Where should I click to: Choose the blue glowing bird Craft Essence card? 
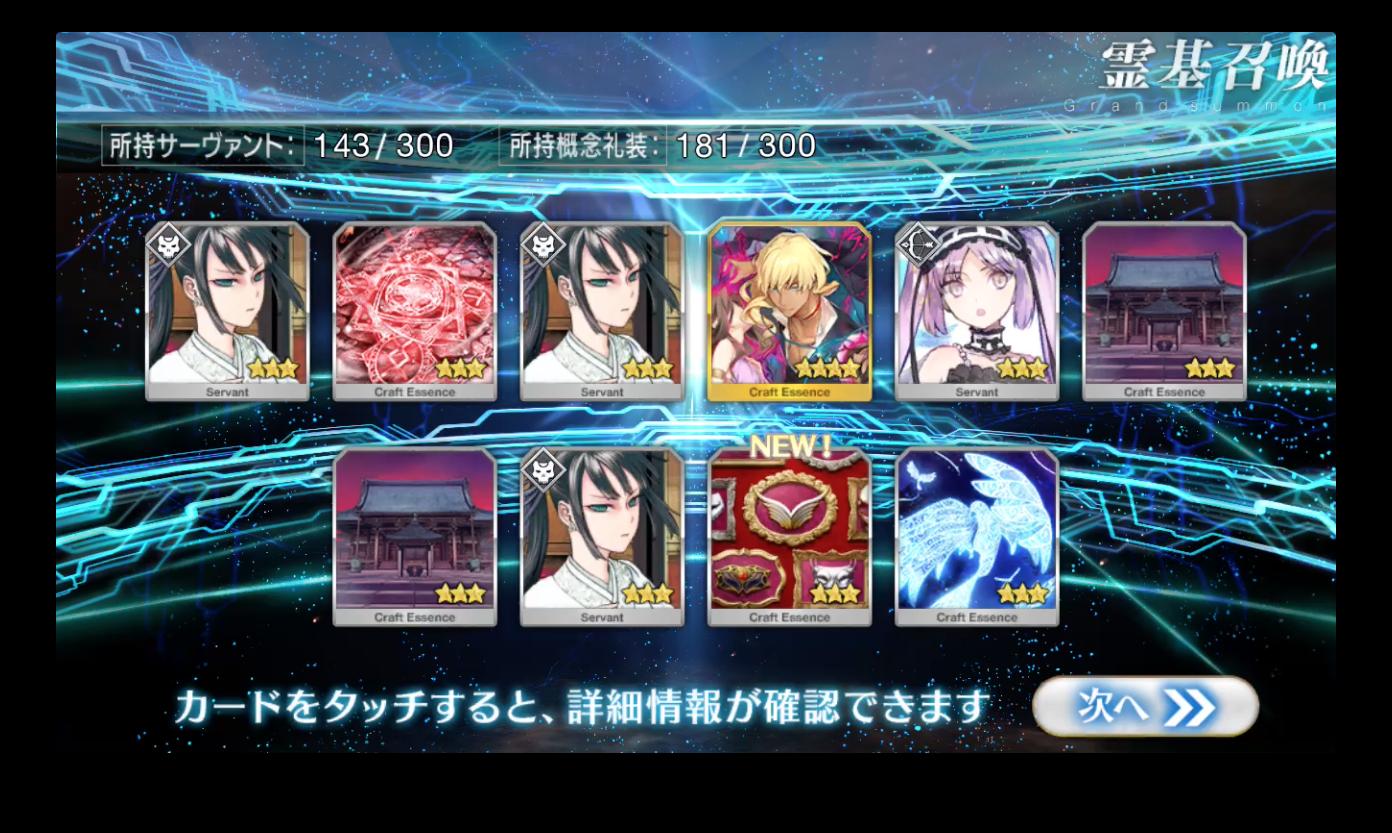tap(977, 537)
